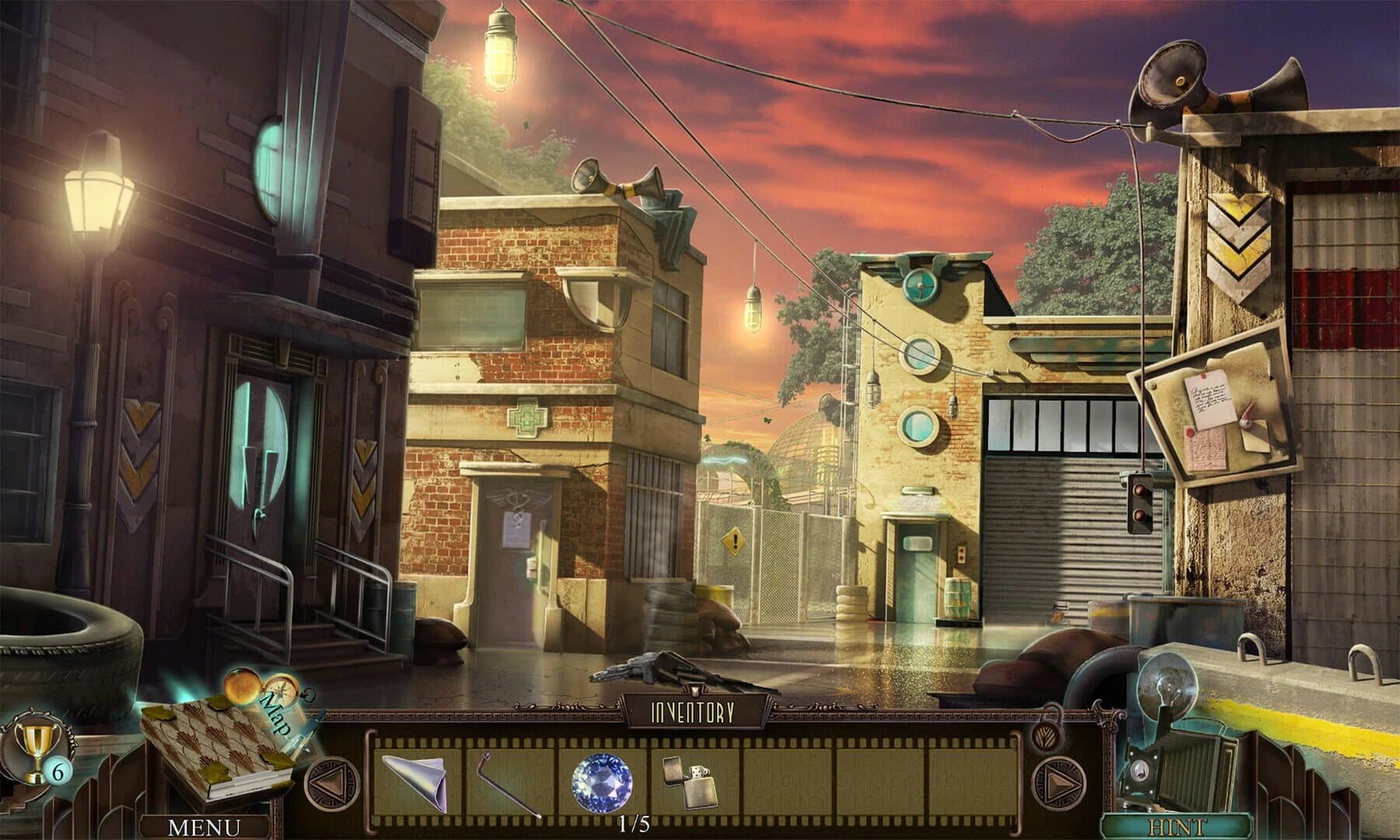Image resolution: width=1400 pixels, height=840 pixels.
Task: Toggle the leaf emblem above the right arrow
Action: pyautogui.click(x=1048, y=737)
